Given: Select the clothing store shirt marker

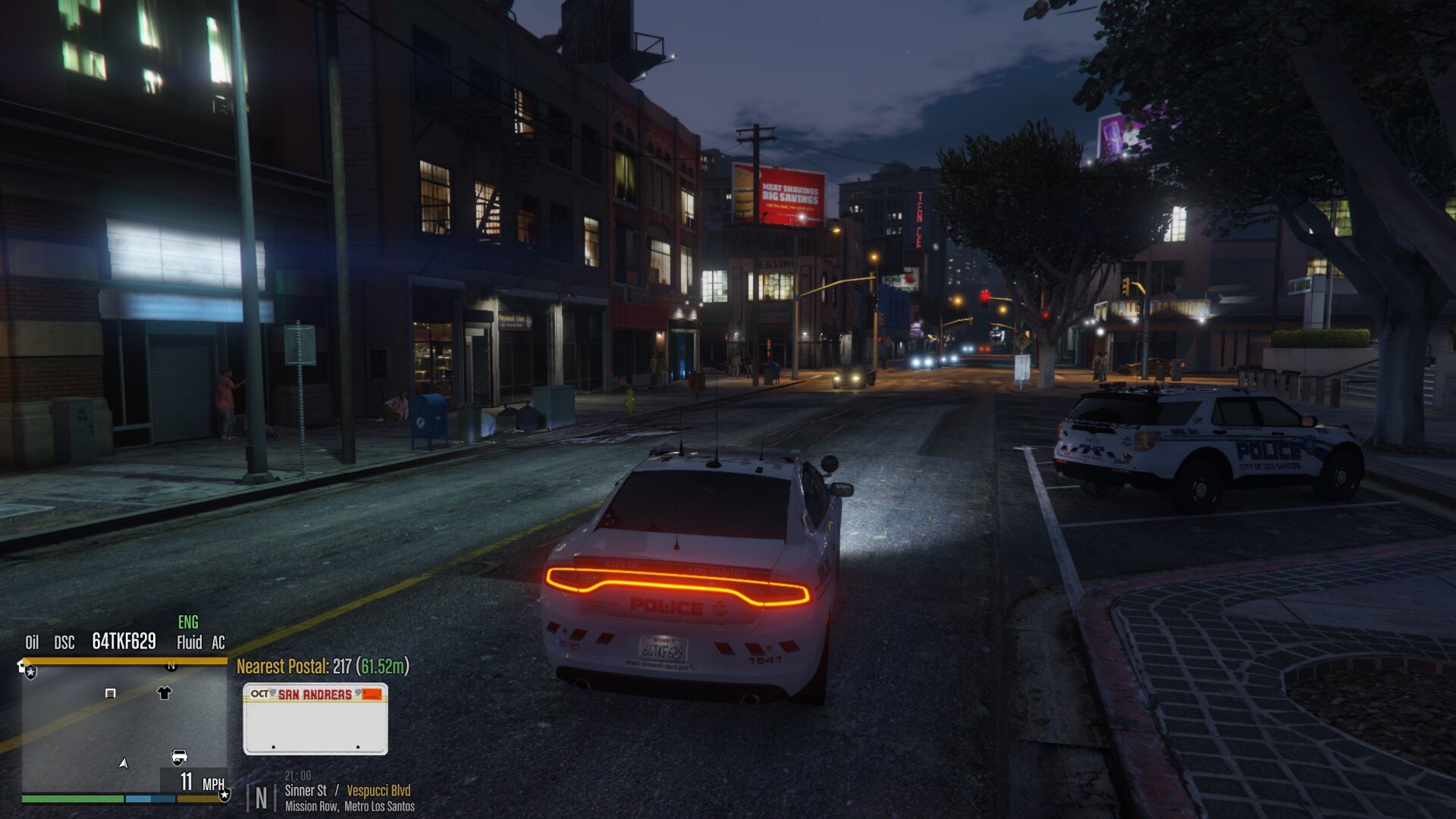Looking at the screenshot, I should 164,692.
